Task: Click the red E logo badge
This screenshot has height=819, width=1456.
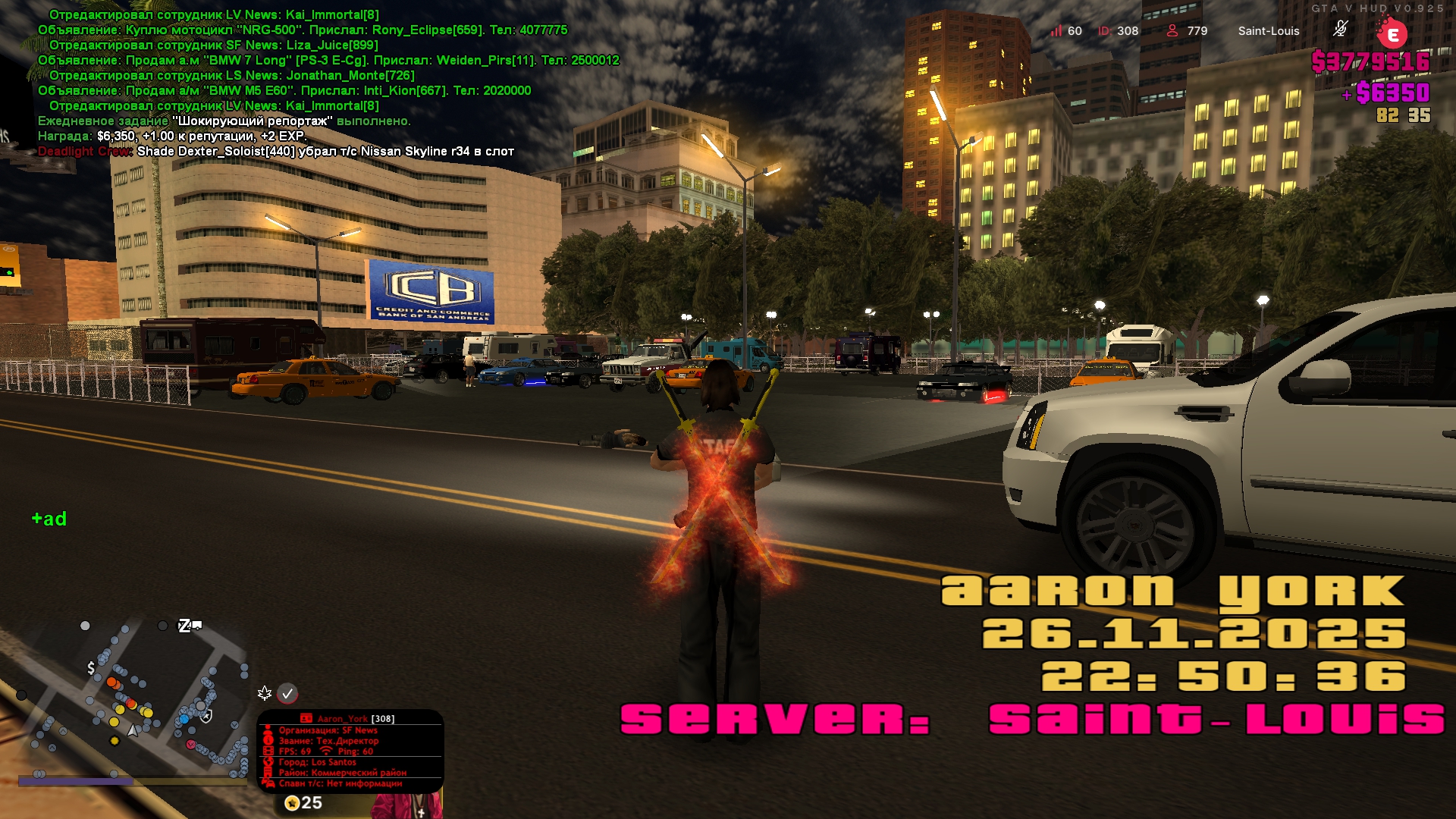Action: coord(1392,34)
